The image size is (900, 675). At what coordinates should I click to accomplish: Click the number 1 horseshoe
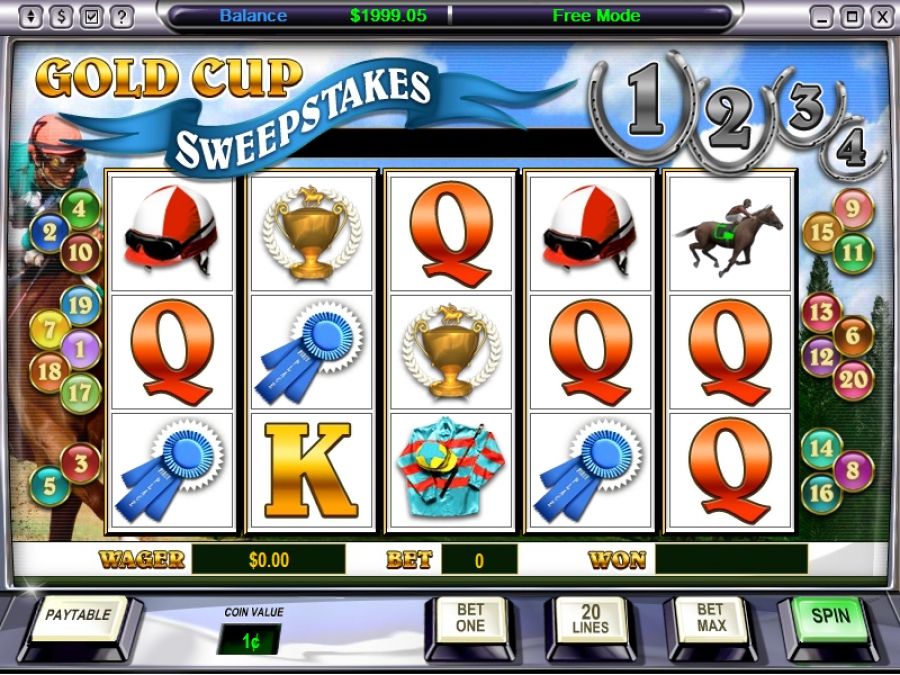click(x=644, y=105)
